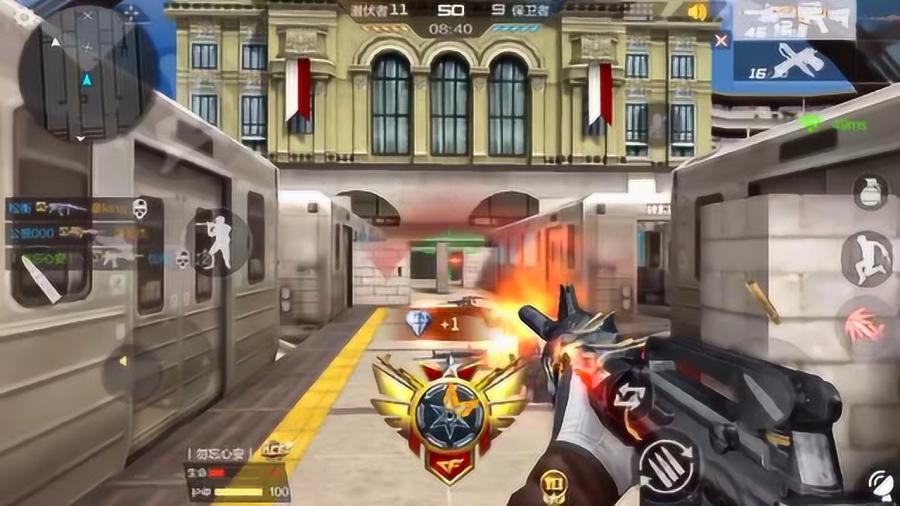Toggle the yellow speaker sound icon
This screenshot has height=506, width=900.
697,12
